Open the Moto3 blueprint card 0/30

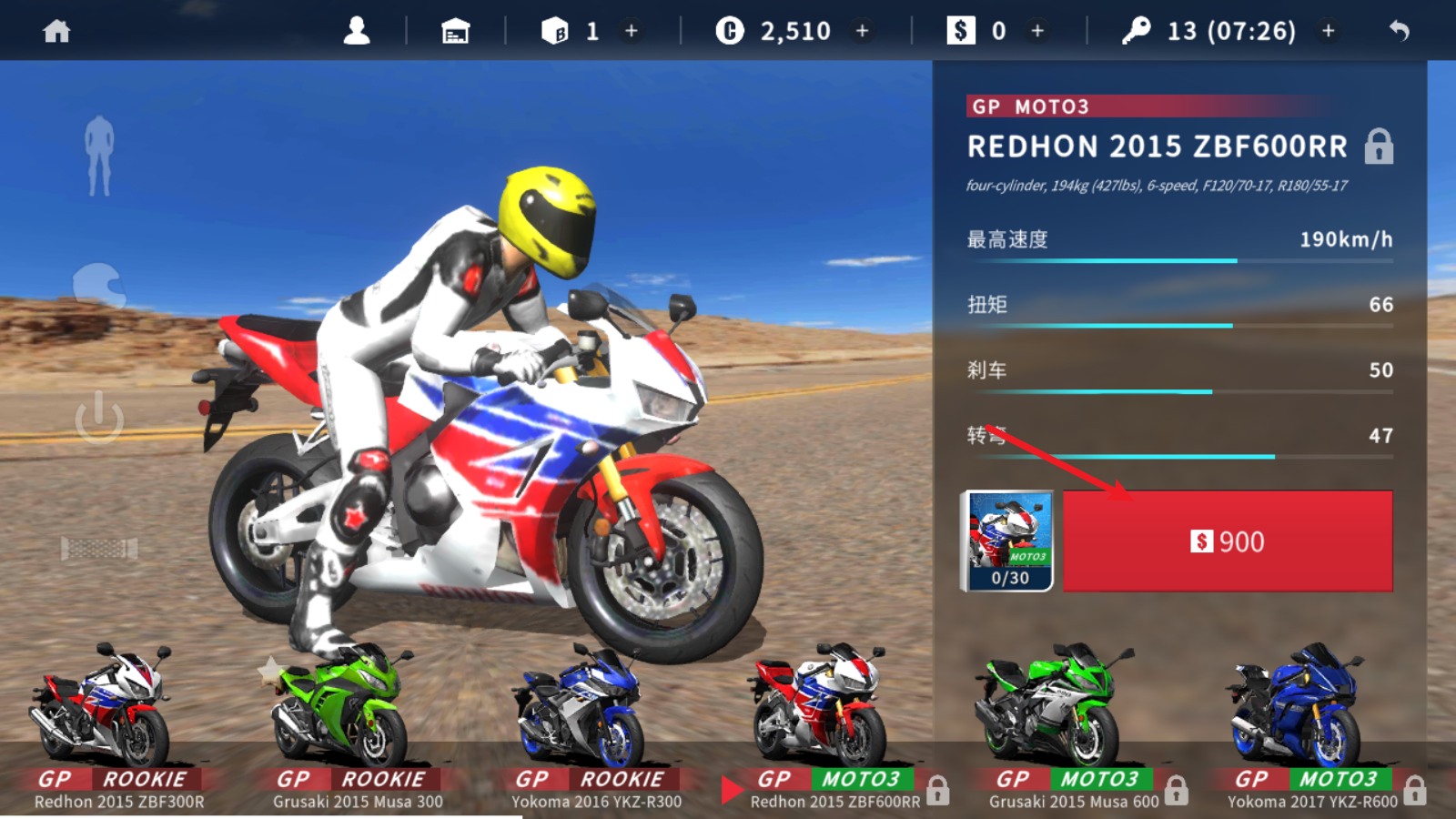(x=1008, y=541)
